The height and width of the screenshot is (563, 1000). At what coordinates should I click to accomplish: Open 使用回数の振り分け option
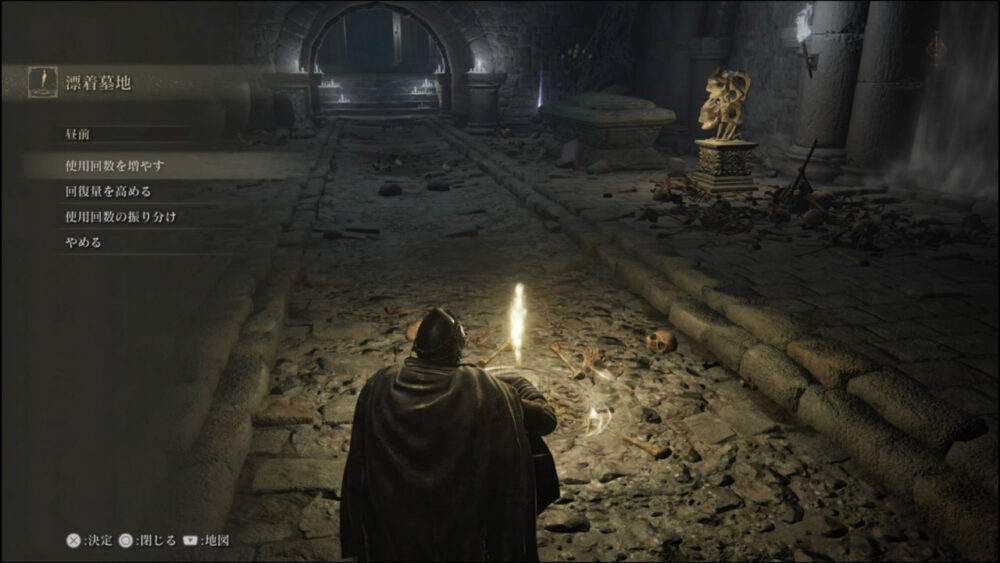(x=120, y=216)
